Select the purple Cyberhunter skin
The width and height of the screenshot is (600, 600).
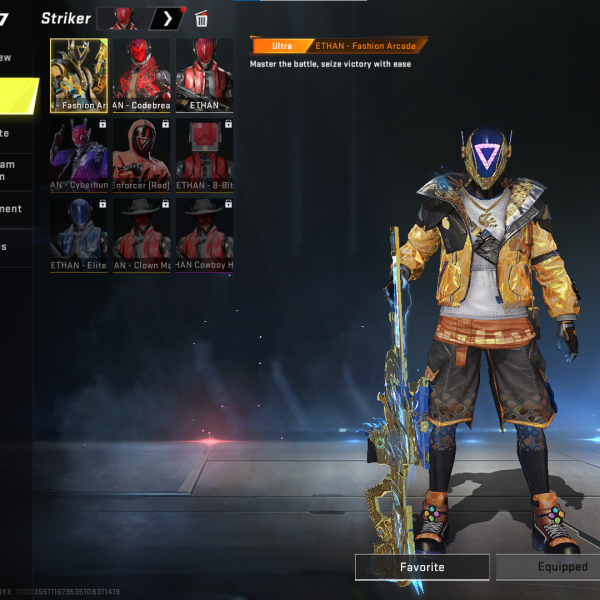(x=79, y=154)
